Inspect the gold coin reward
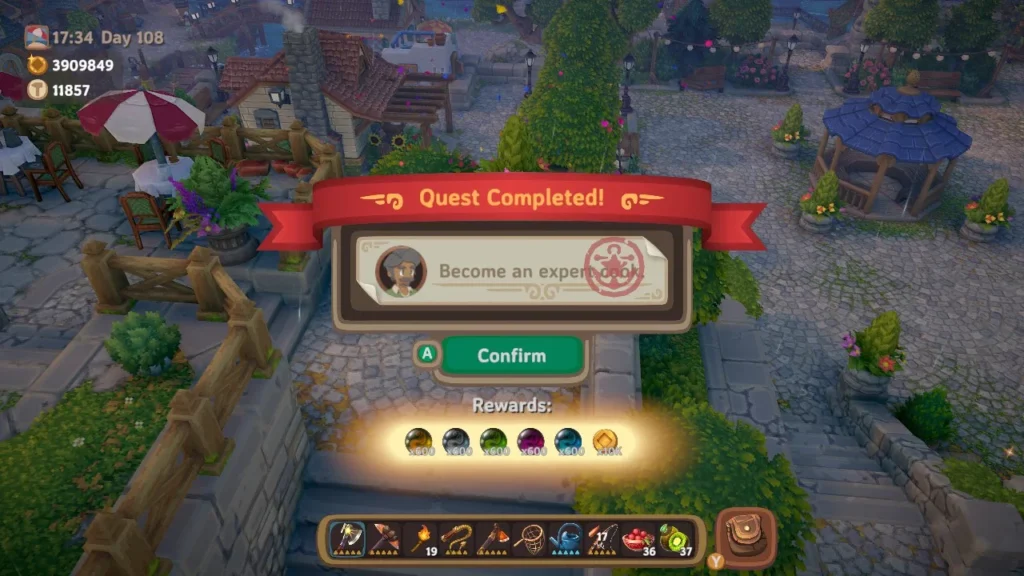Viewport: 1024px width, 576px height. coord(606,440)
